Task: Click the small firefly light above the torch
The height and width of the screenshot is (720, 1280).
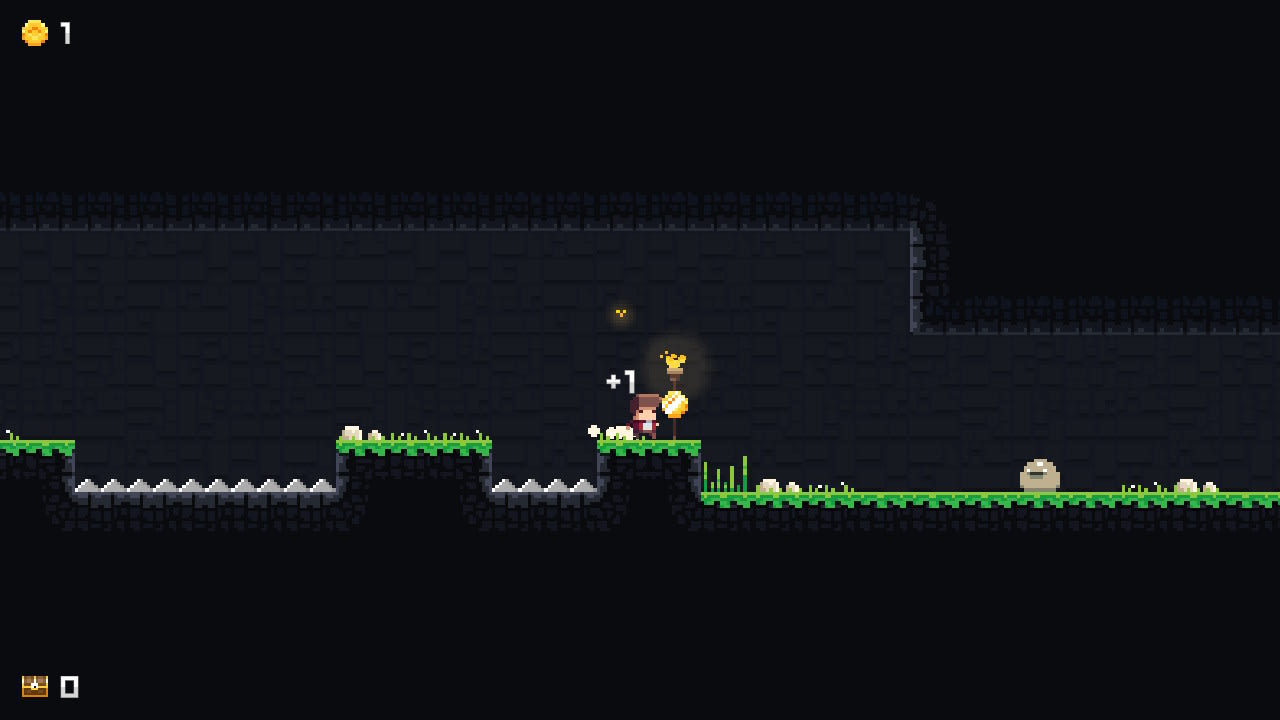Action: (x=620, y=313)
